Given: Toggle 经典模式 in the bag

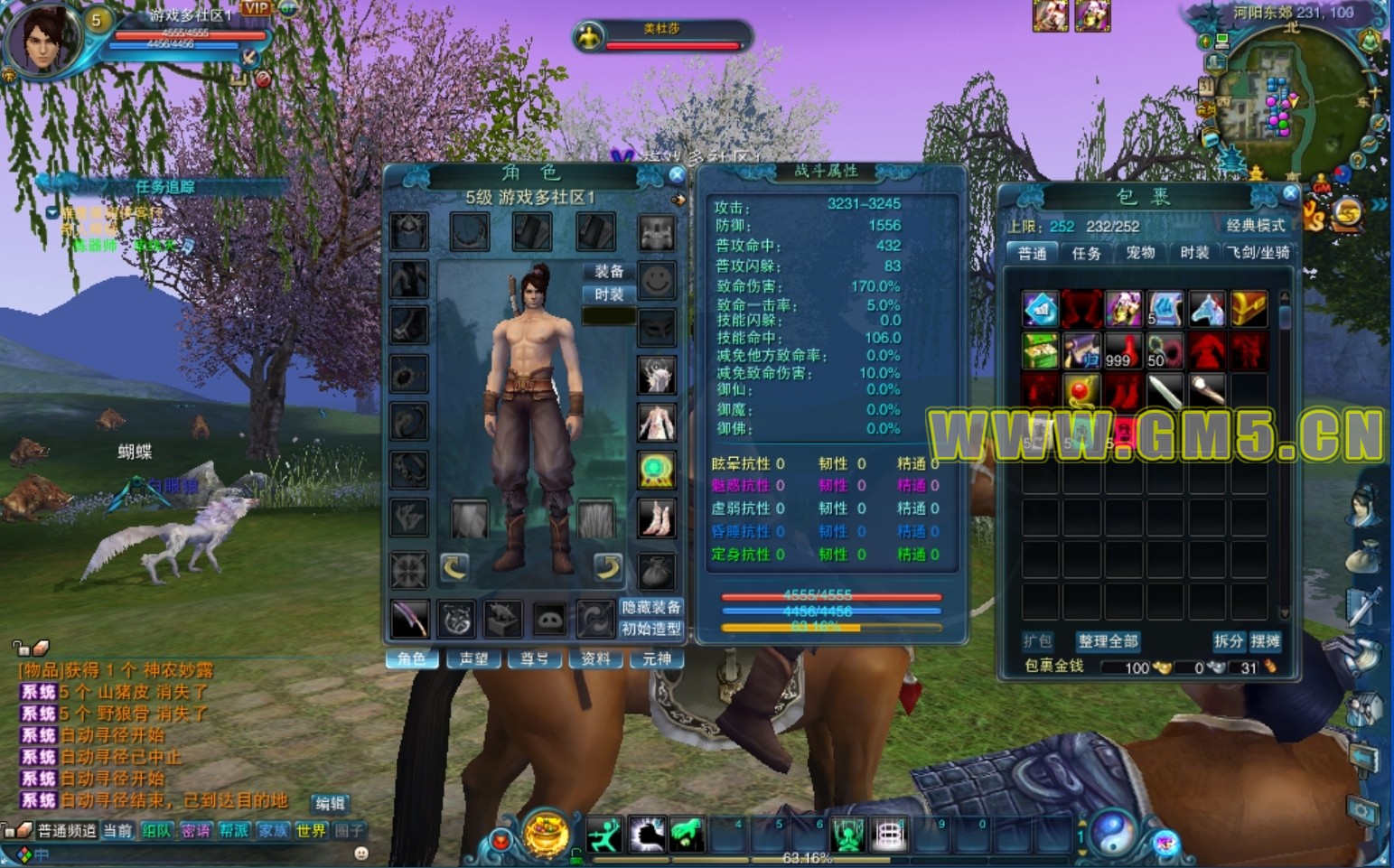Looking at the screenshot, I should 1255,226.
